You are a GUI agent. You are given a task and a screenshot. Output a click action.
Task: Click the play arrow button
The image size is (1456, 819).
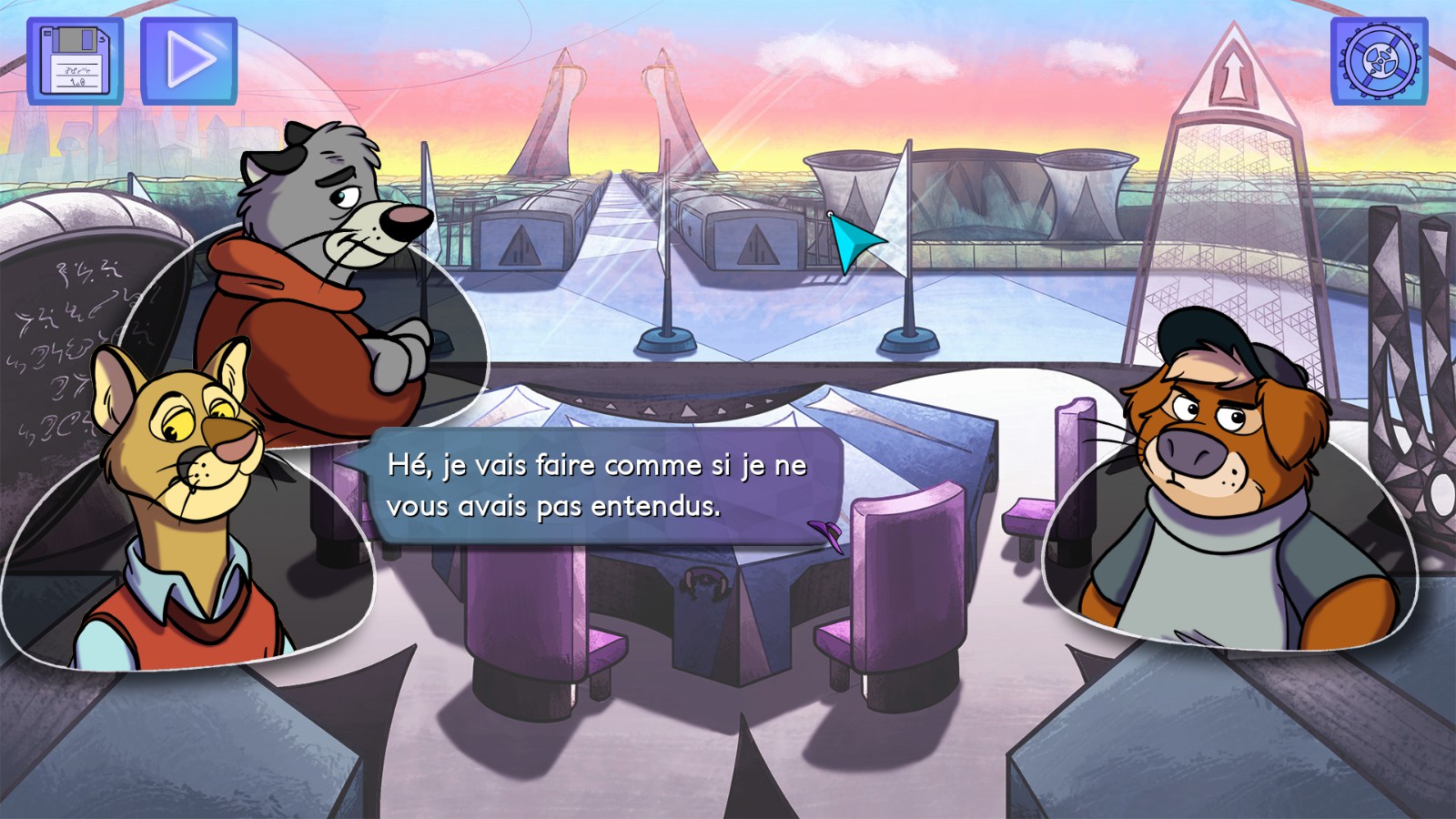coord(188,61)
